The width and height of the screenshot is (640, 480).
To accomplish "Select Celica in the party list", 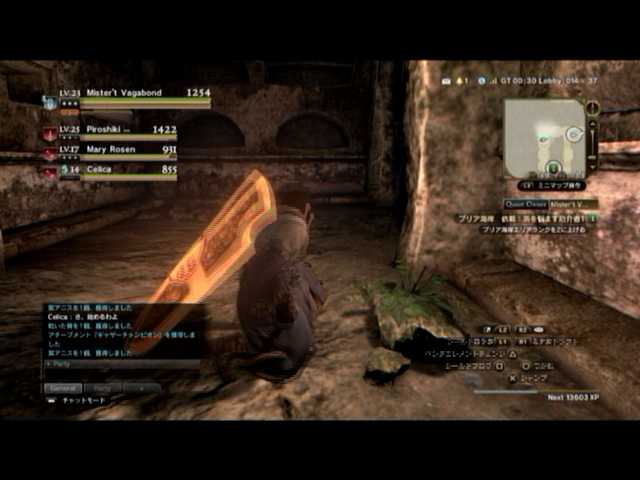I will 113,171.
